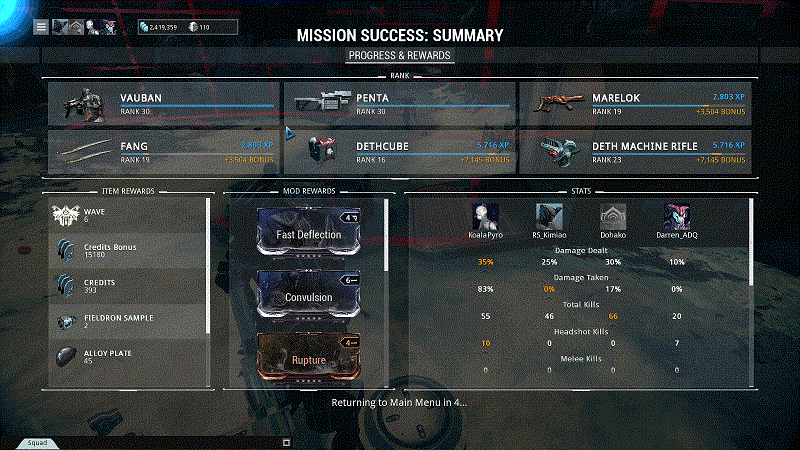
Task: Select the Credits Bonus reward row
Action: click(128, 250)
